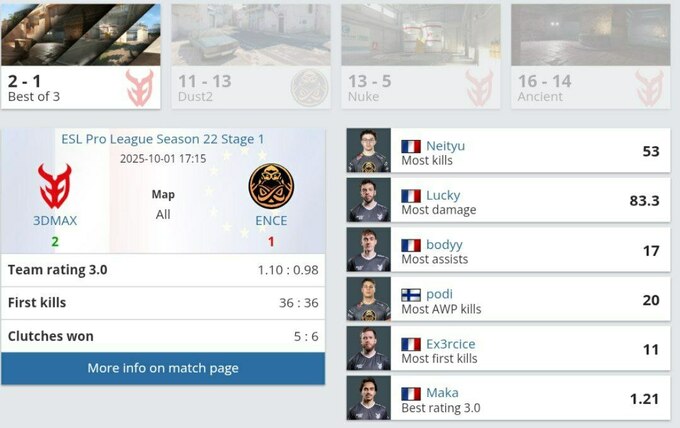View Maka's best rating profile
This screenshot has height=428, width=680.
pyautogui.click(x=442, y=393)
